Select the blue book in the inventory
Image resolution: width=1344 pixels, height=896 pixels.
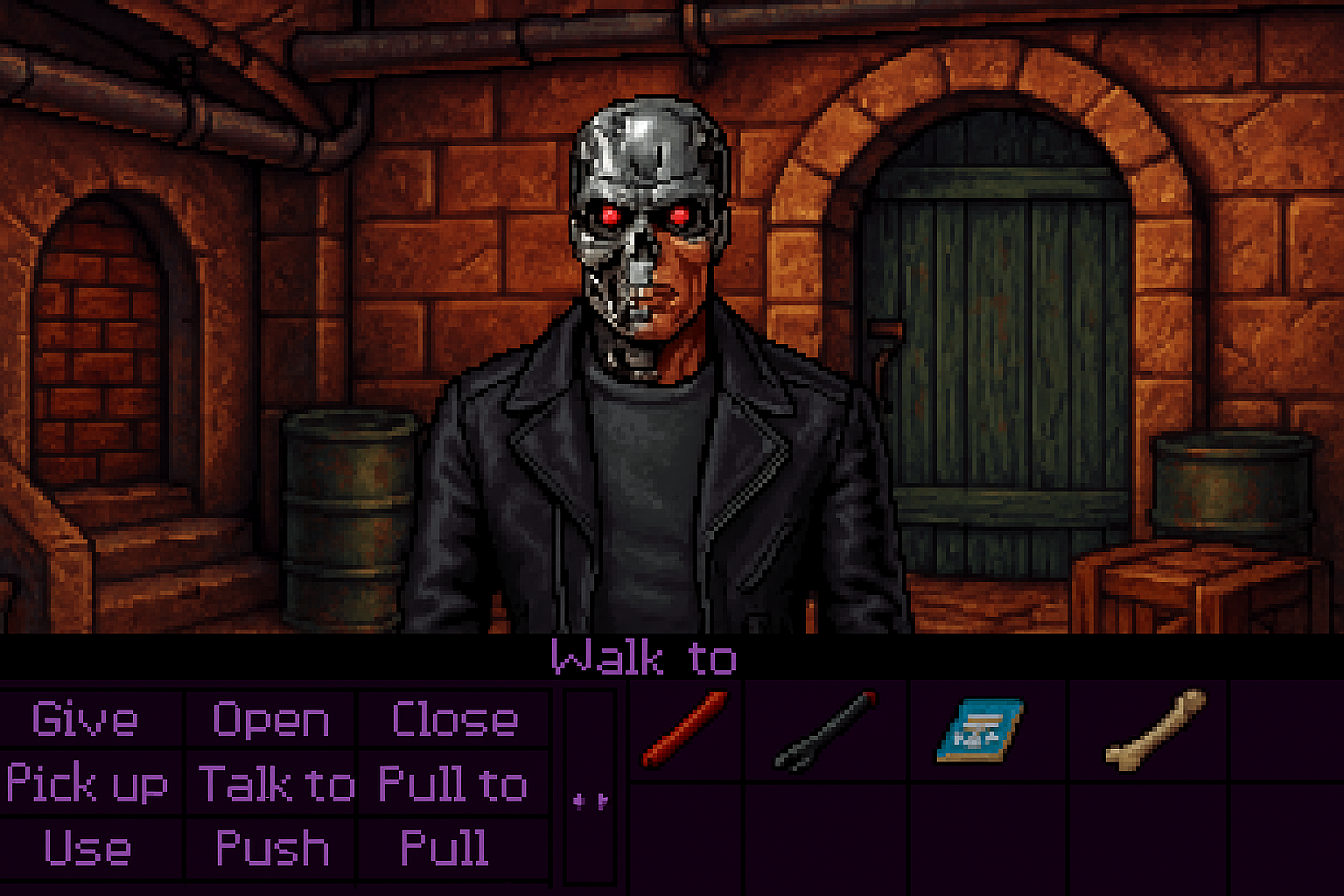pos(979,729)
